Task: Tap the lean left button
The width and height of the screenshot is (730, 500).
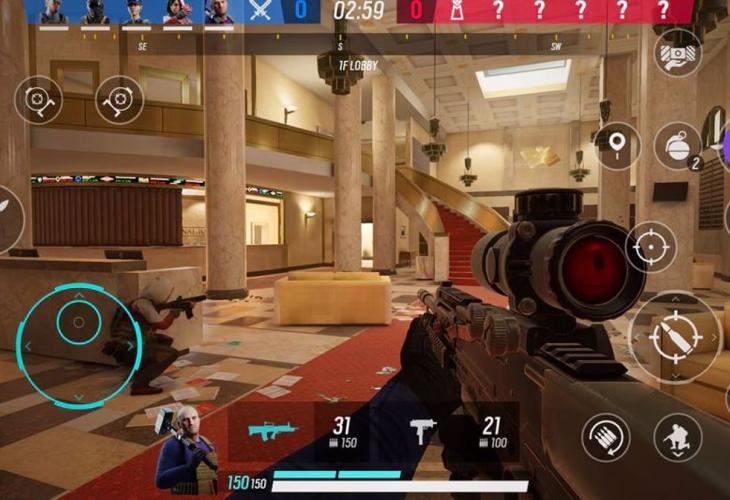Action: coord(38,100)
